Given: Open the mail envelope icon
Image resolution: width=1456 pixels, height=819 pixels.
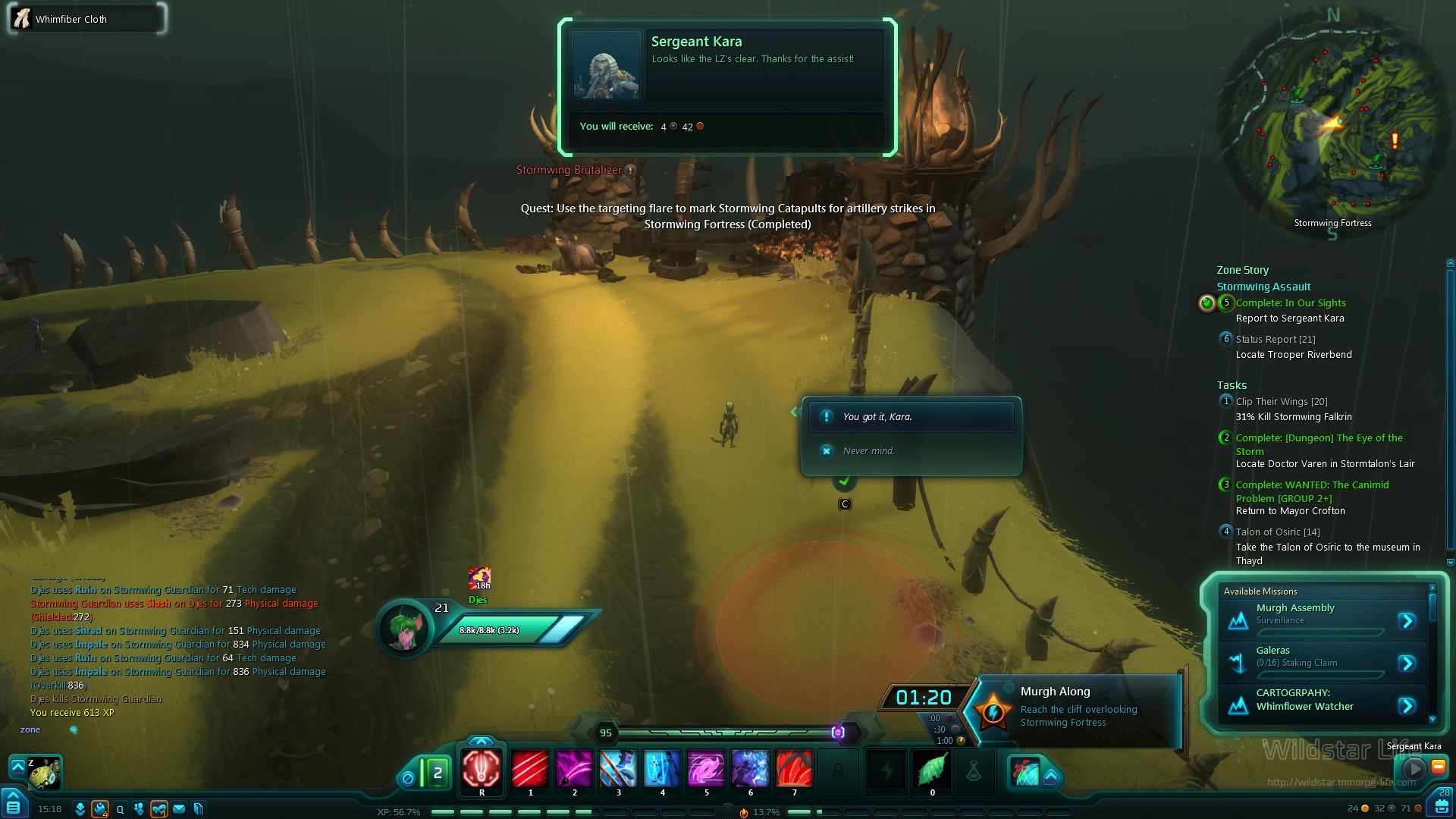Looking at the screenshot, I should (179, 809).
